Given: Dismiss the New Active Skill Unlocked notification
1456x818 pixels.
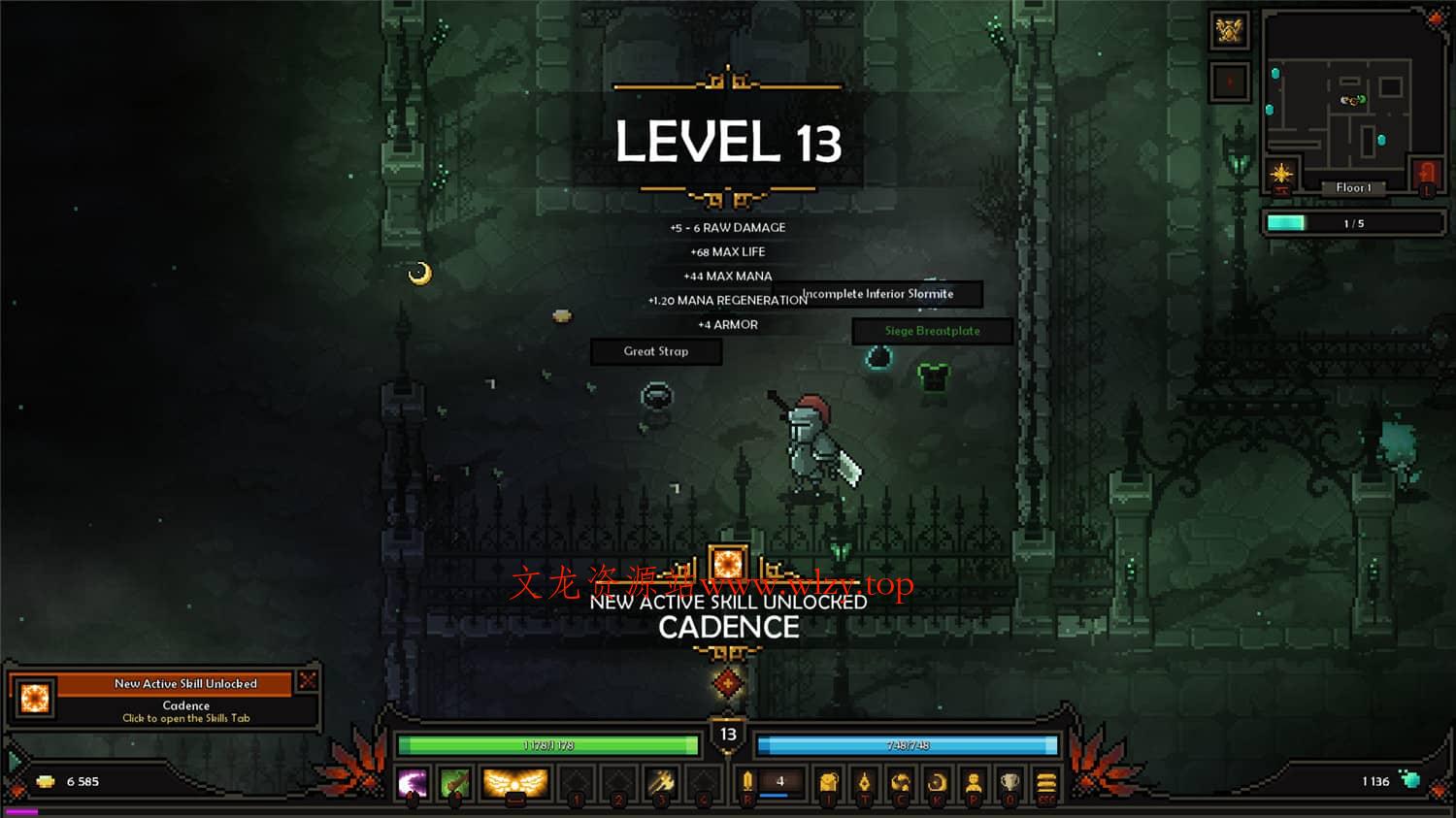Looking at the screenshot, I should [x=307, y=679].
